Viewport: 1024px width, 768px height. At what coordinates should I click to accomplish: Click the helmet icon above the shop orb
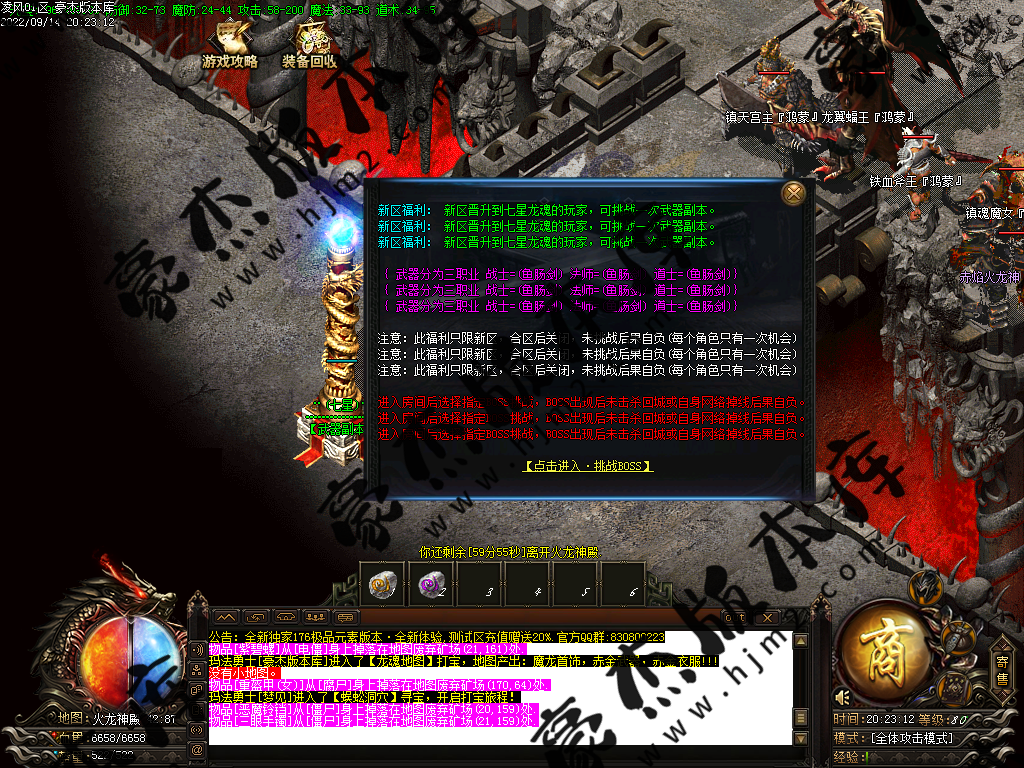[x=931, y=586]
